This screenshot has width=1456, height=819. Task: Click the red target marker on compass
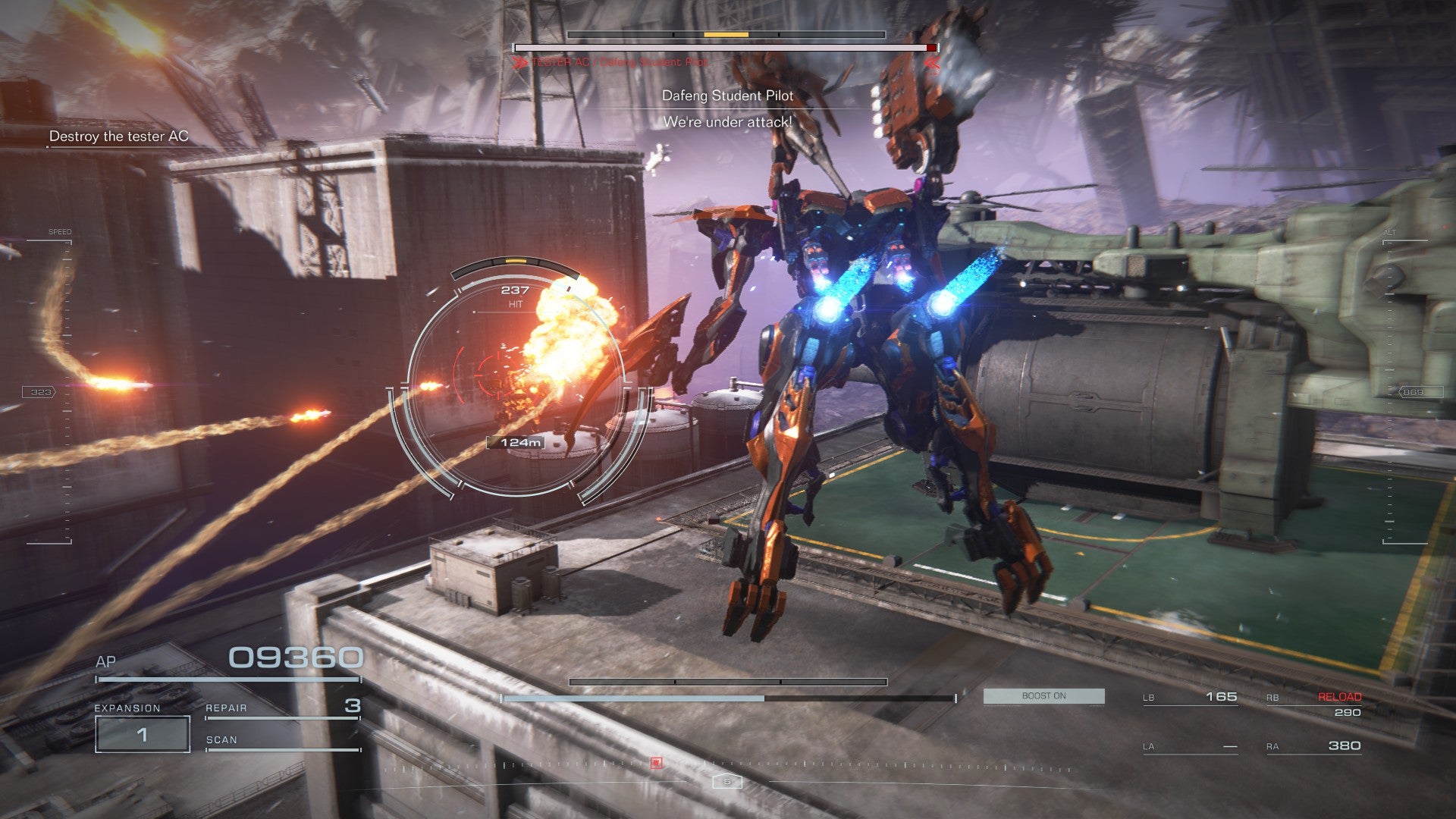point(657,762)
